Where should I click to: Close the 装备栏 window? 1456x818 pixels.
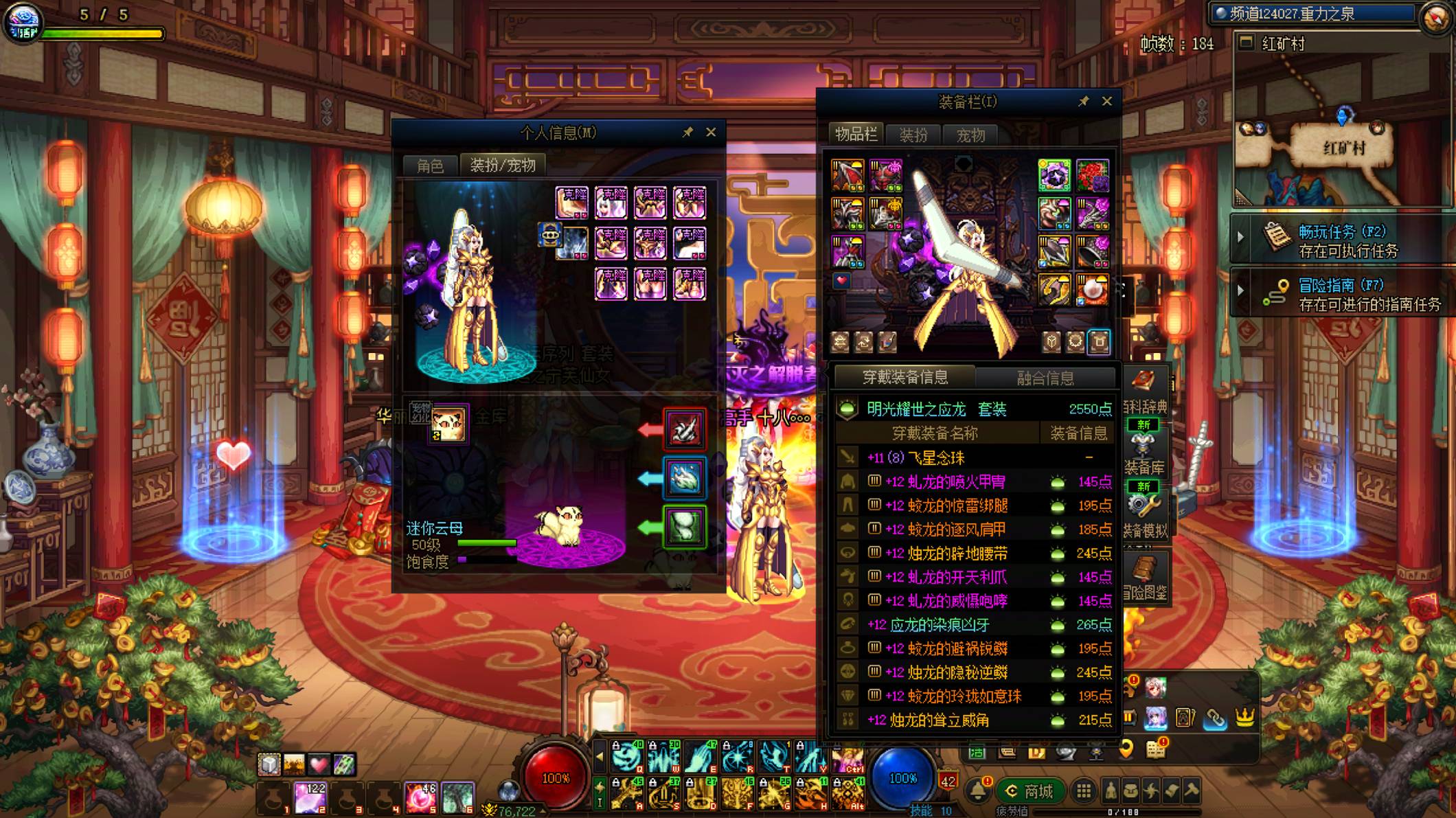[1106, 101]
